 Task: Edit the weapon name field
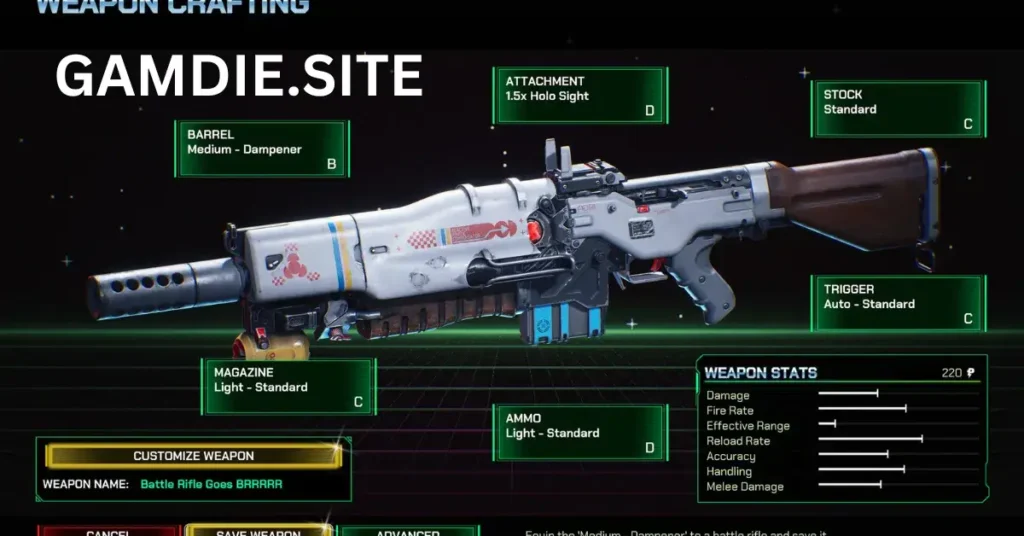211,484
